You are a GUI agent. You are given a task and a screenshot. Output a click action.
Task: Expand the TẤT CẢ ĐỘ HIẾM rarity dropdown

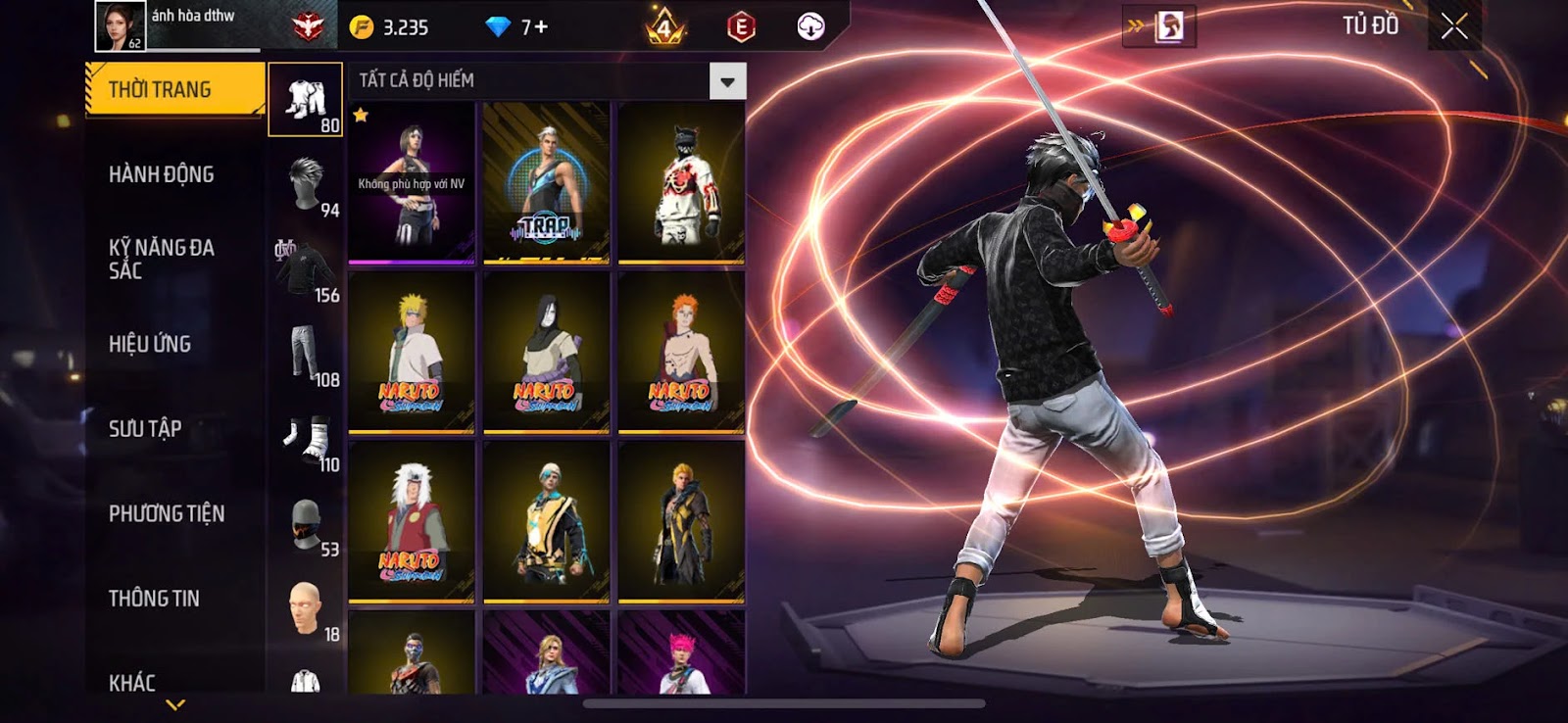tap(727, 81)
